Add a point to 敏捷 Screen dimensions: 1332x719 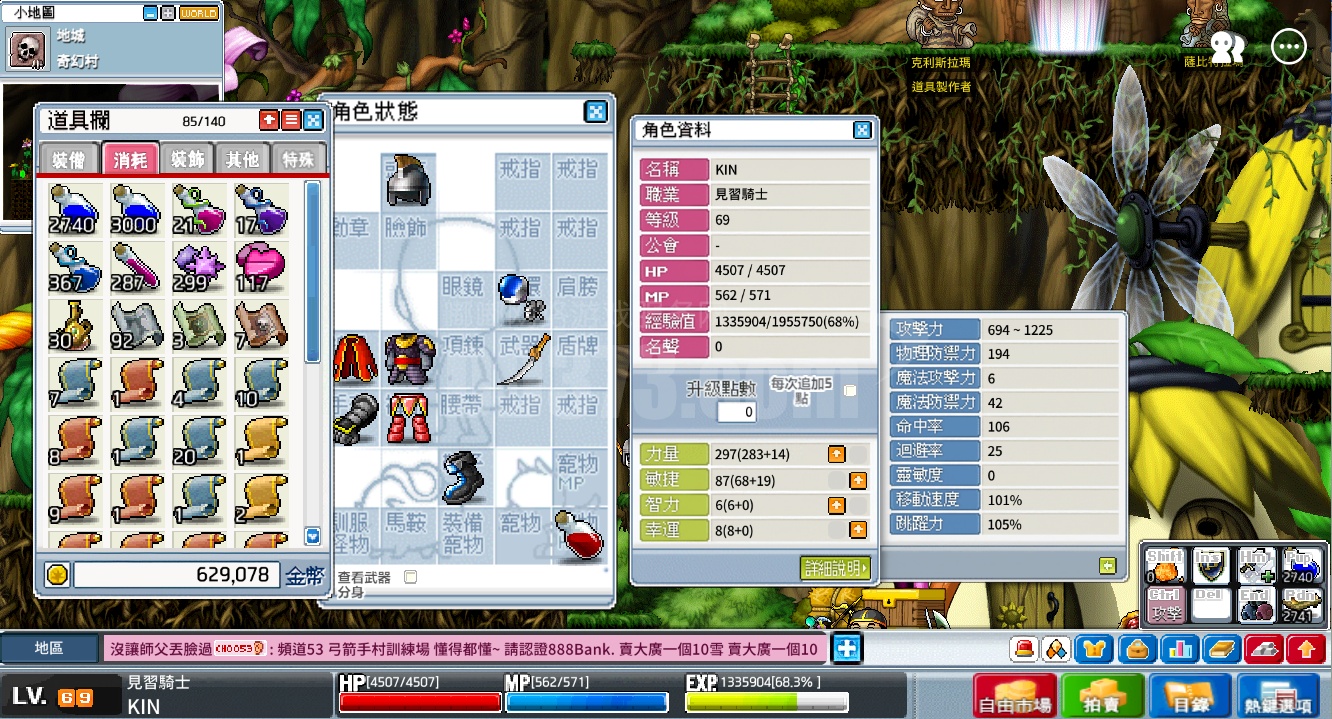(858, 480)
